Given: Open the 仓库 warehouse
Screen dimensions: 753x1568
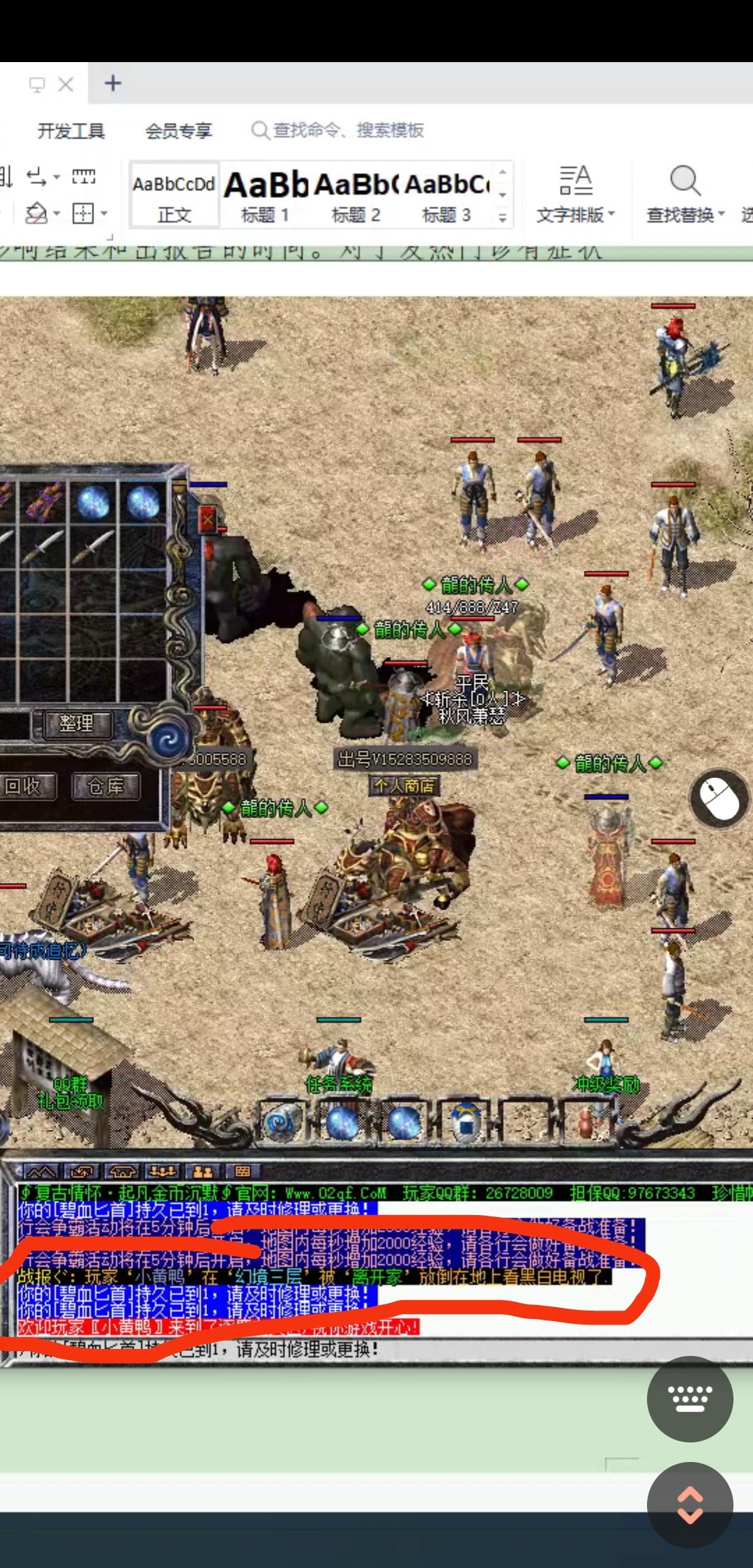Looking at the screenshot, I should [106, 787].
